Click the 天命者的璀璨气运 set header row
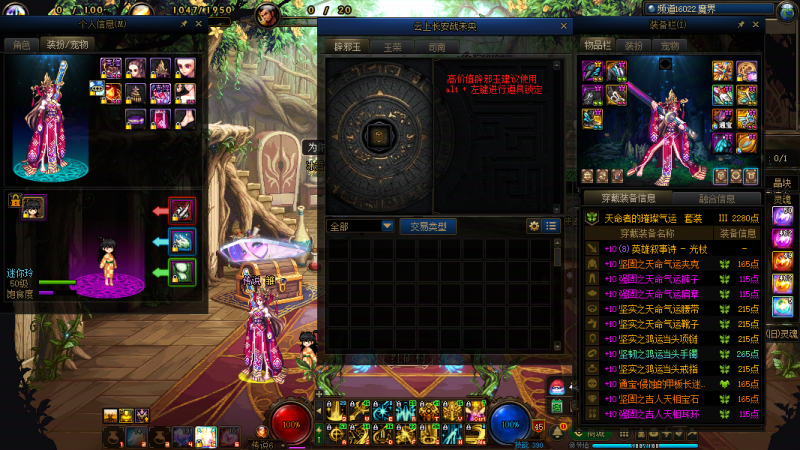This screenshot has height=450, width=800. click(x=672, y=218)
